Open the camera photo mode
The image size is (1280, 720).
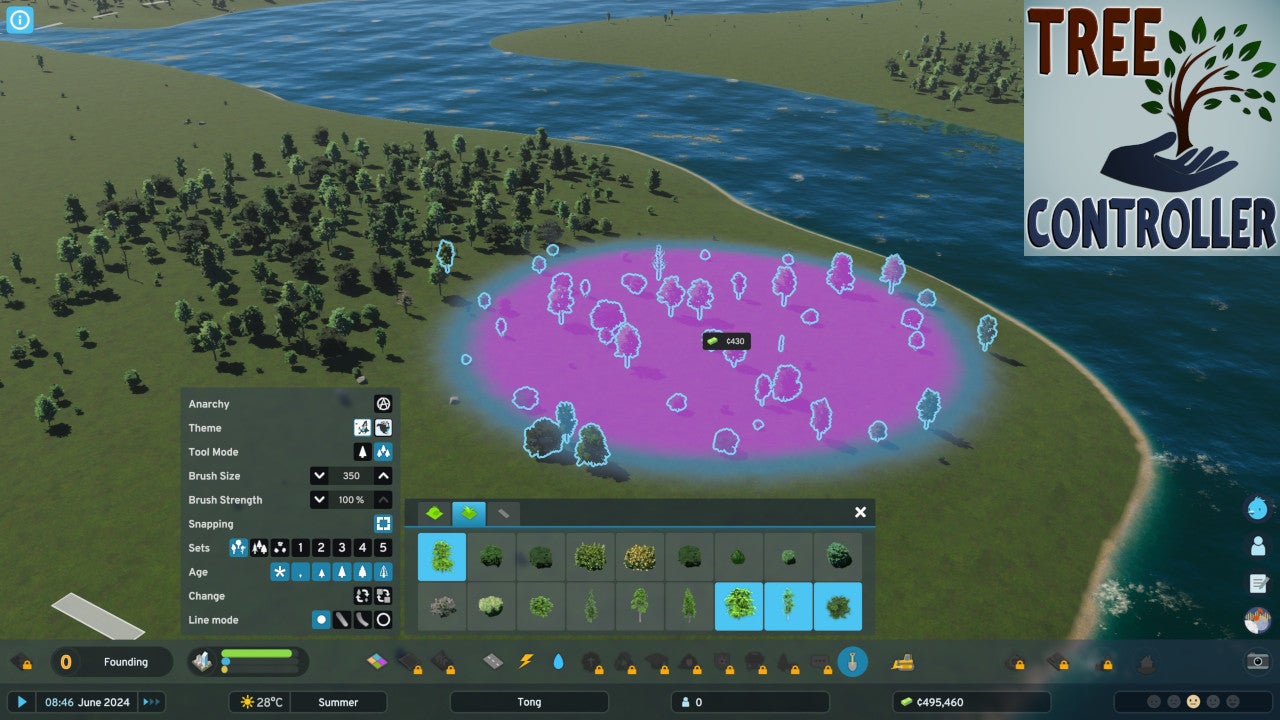click(x=1258, y=661)
